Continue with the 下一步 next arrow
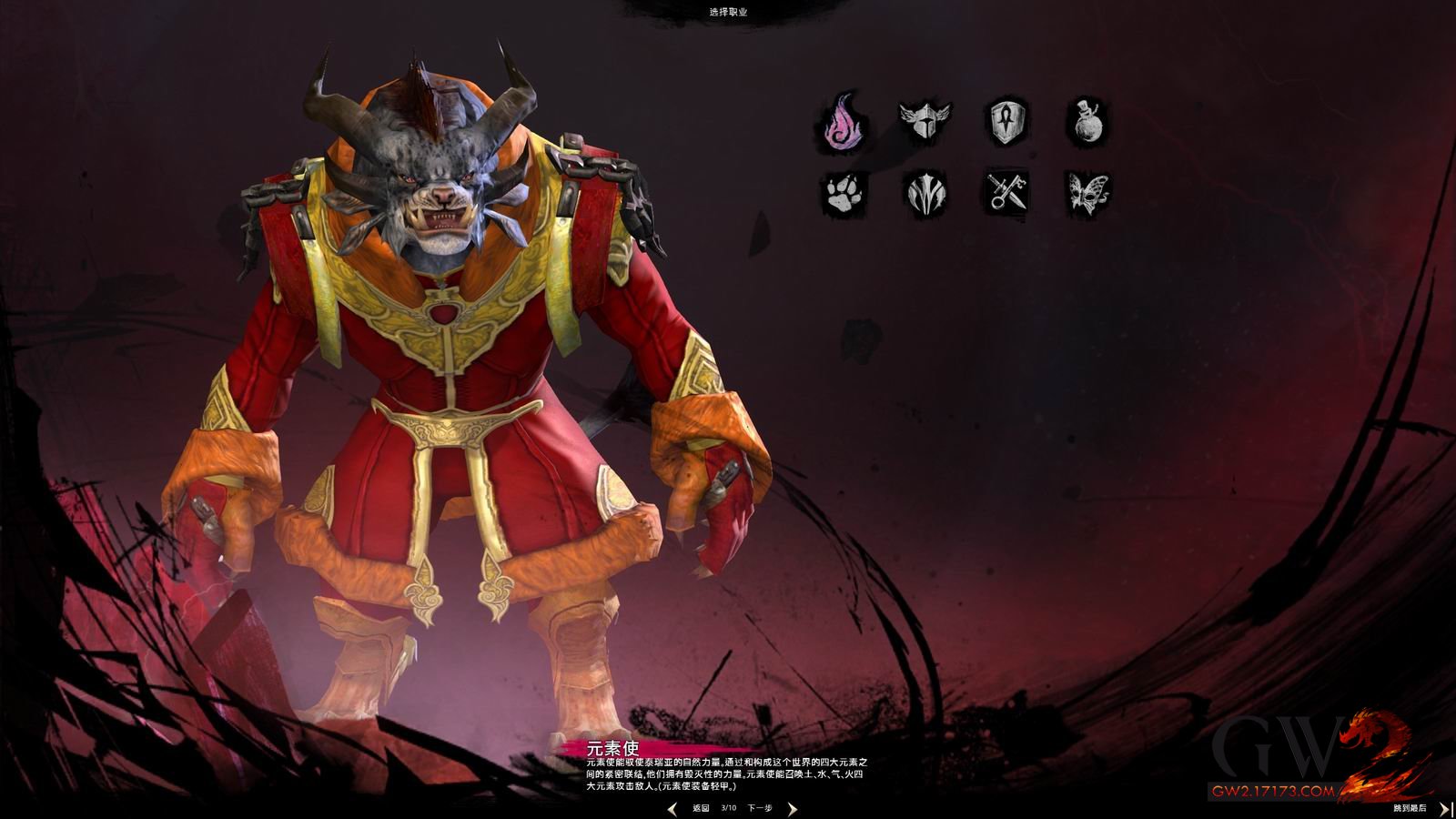Viewport: 1456px width, 819px height. tap(791, 808)
